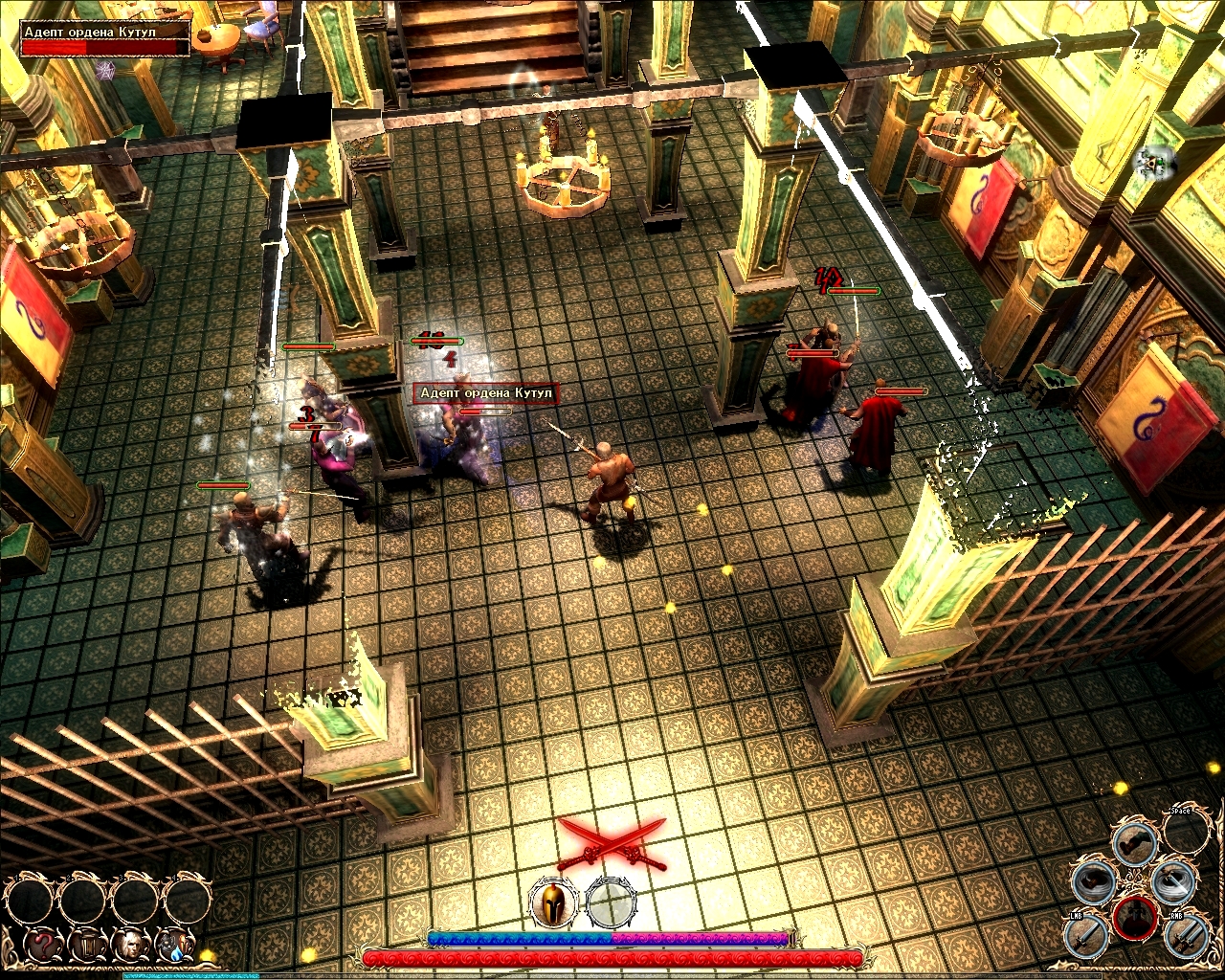Screen dimensions: 1225x980
Task: Select the twin swords RMB attack slot
Action: (x=1185, y=935)
